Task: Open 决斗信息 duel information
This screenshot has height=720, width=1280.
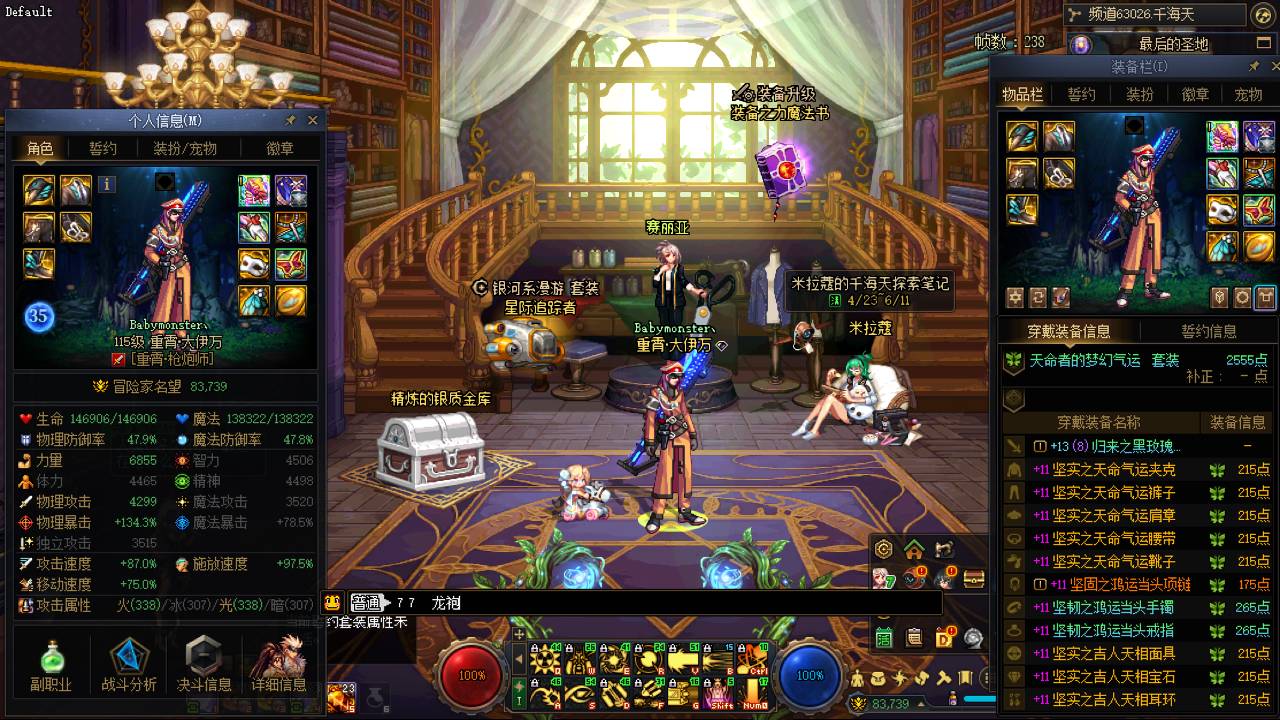Action: (204, 666)
